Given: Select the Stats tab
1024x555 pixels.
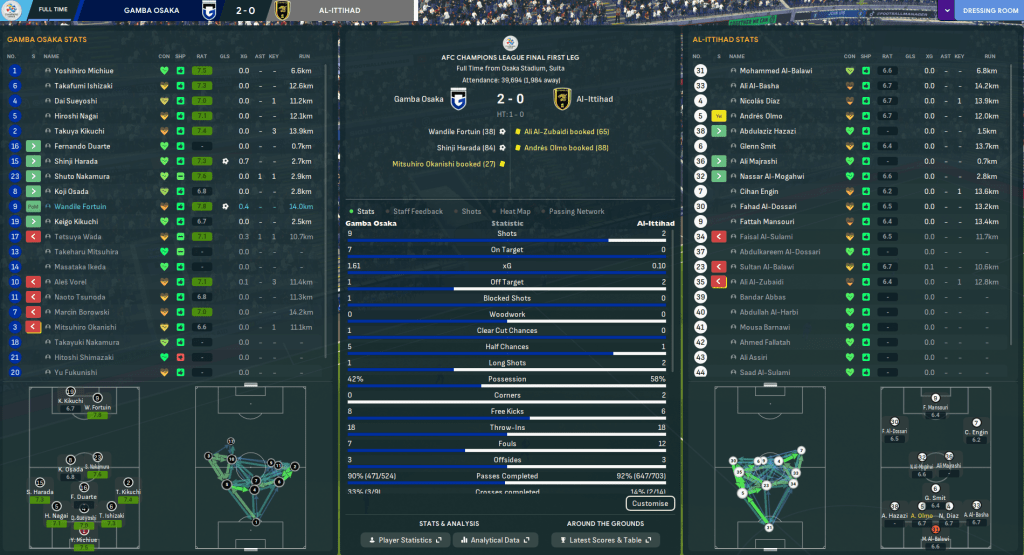Looking at the screenshot, I should [x=365, y=211].
